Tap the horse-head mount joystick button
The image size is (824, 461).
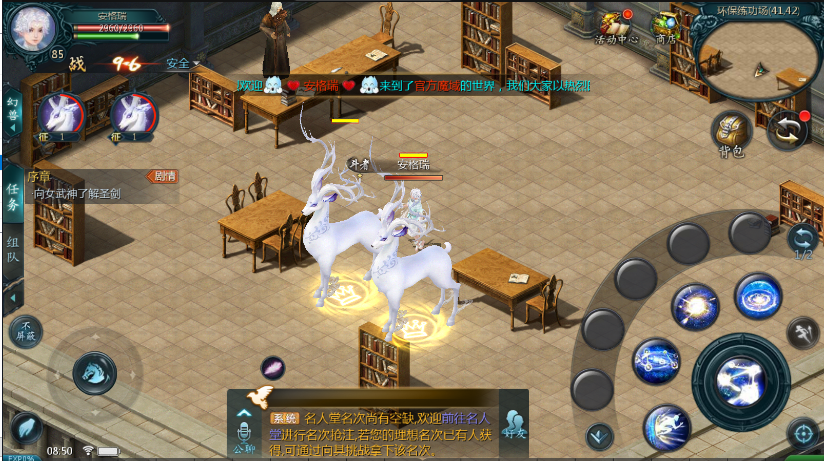click(94, 372)
